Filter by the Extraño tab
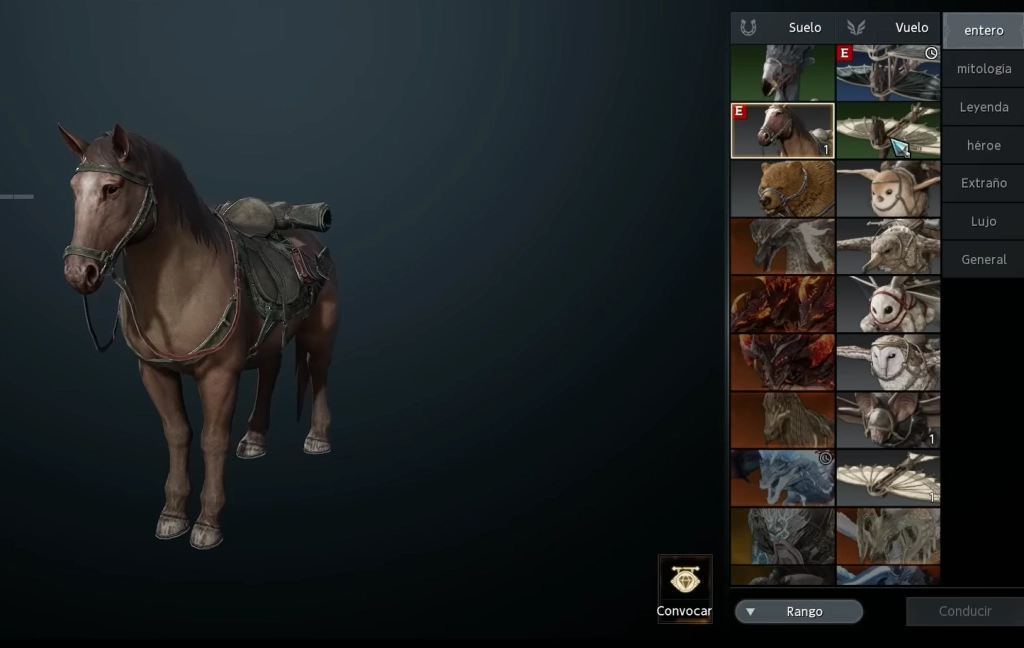 click(983, 183)
